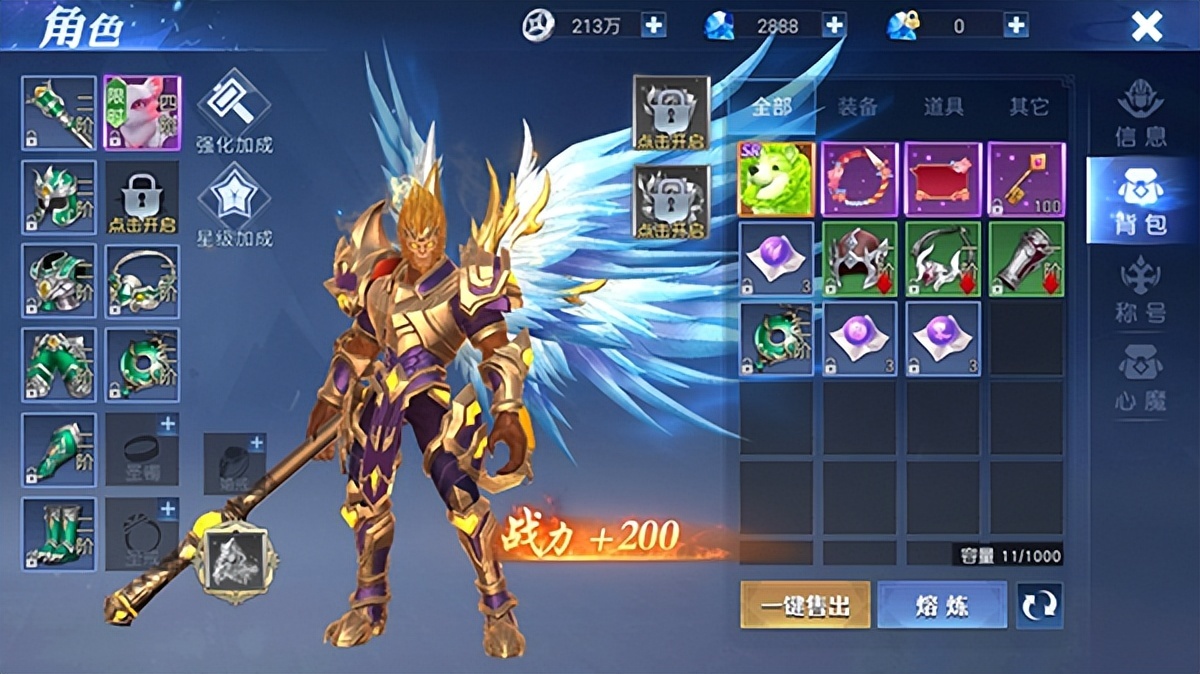This screenshot has height=674, width=1200.
Task: Select the golden key item slot
Action: coord(1027,179)
